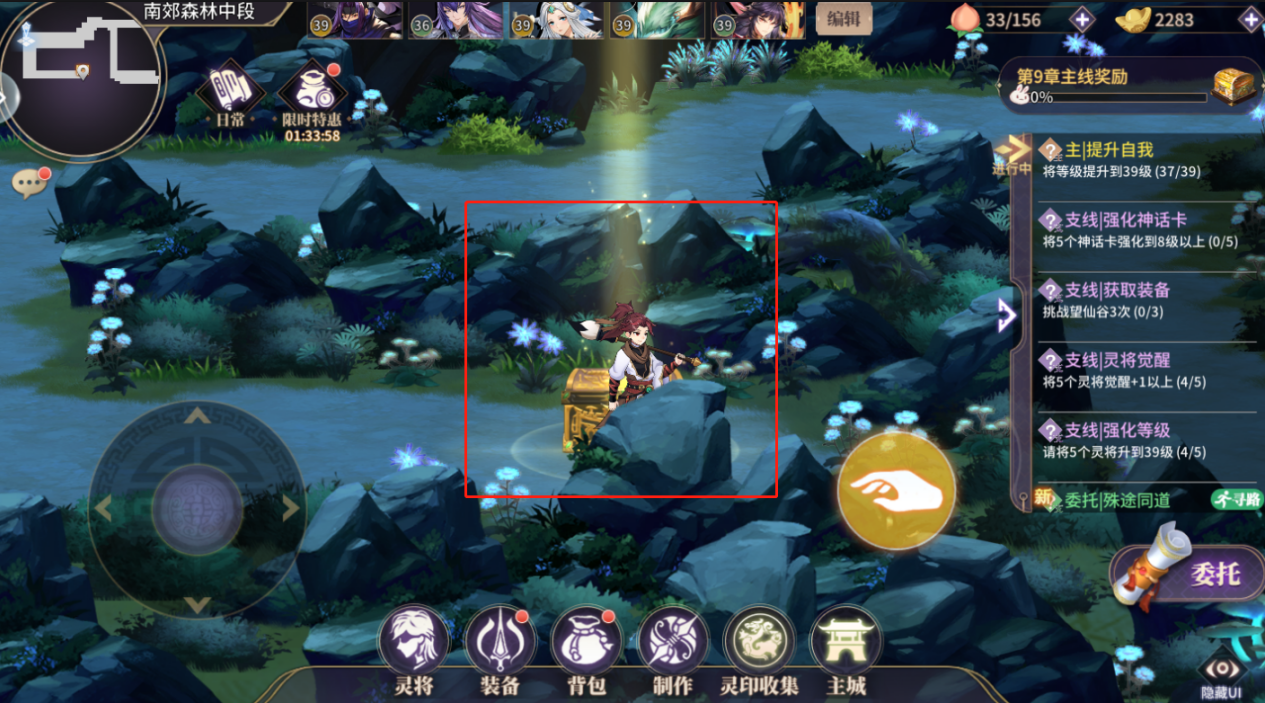The height and width of the screenshot is (703, 1265).
Task: Open the 制作 crafting menu
Action: 673,641
